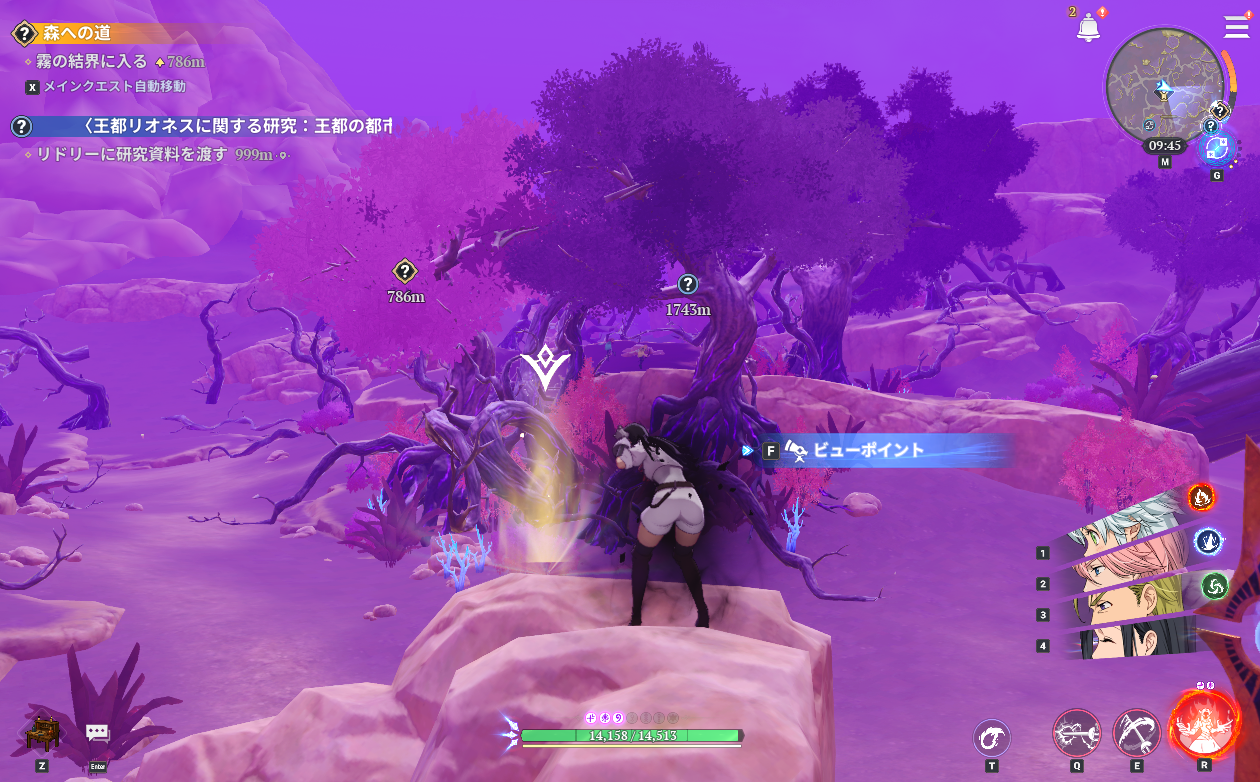
Task: Interact with the ビューポイント prompt
Action: (868, 451)
